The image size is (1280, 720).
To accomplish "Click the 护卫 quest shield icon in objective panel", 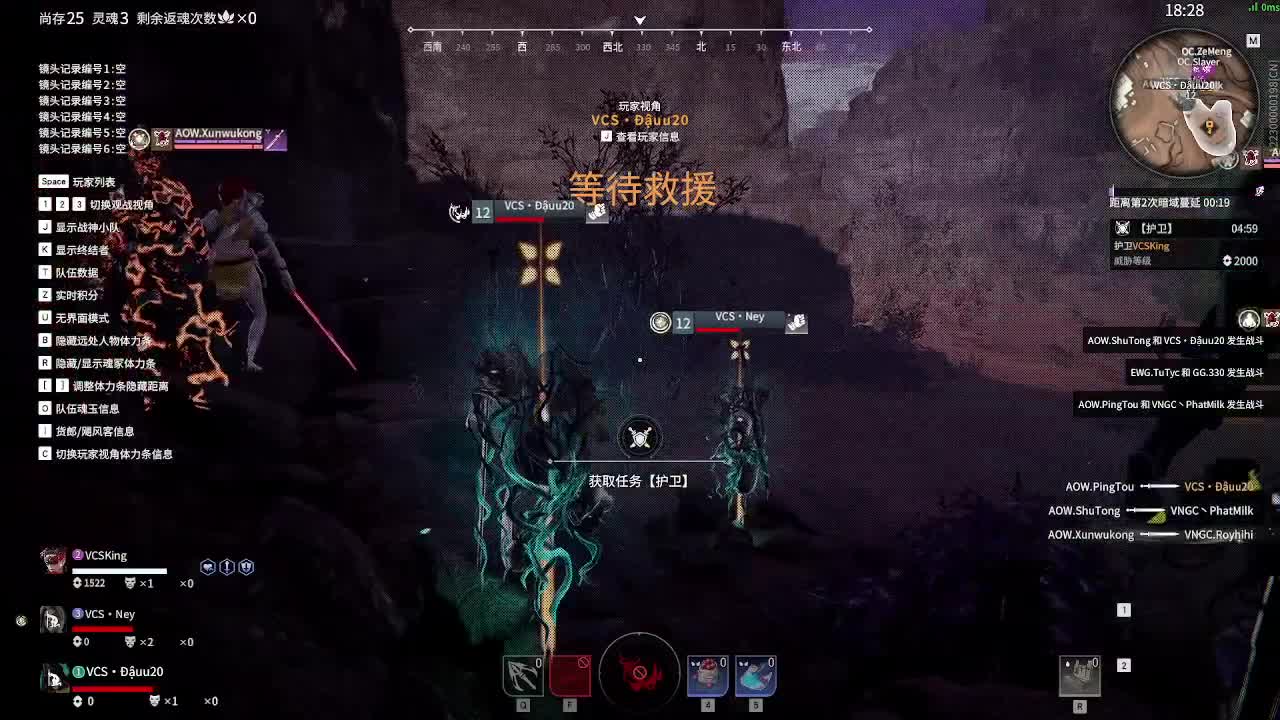I will click(1123, 227).
